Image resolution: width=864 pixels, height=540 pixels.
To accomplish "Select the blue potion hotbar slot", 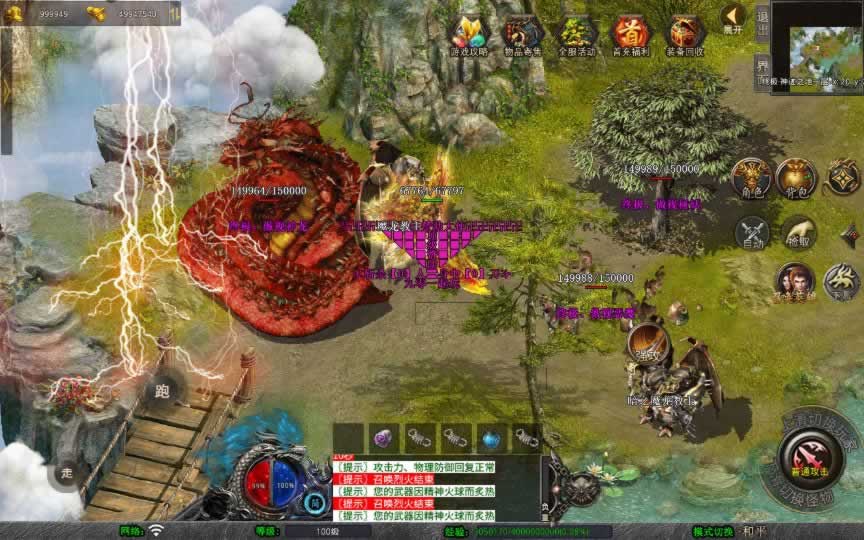I will (491, 437).
